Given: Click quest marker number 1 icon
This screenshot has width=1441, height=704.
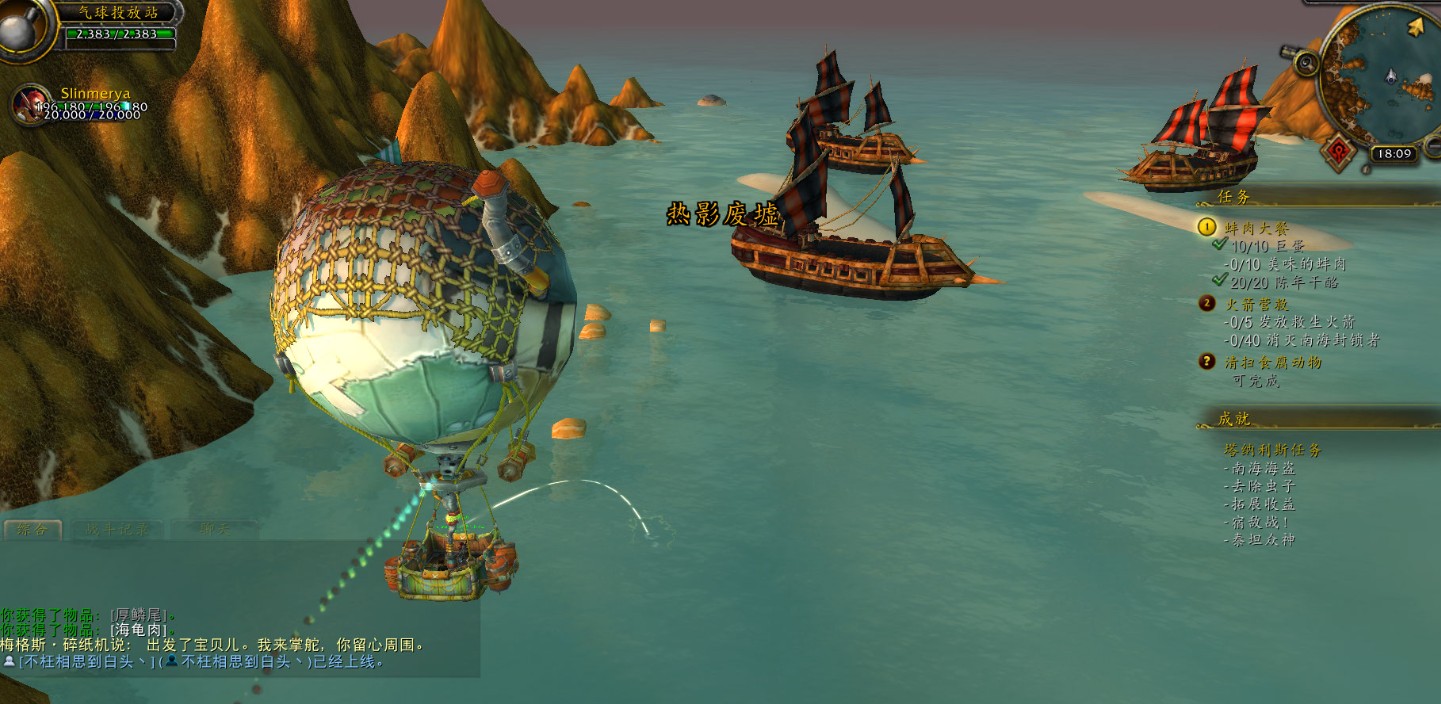Looking at the screenshot, I should click(x=1207, y=227).
